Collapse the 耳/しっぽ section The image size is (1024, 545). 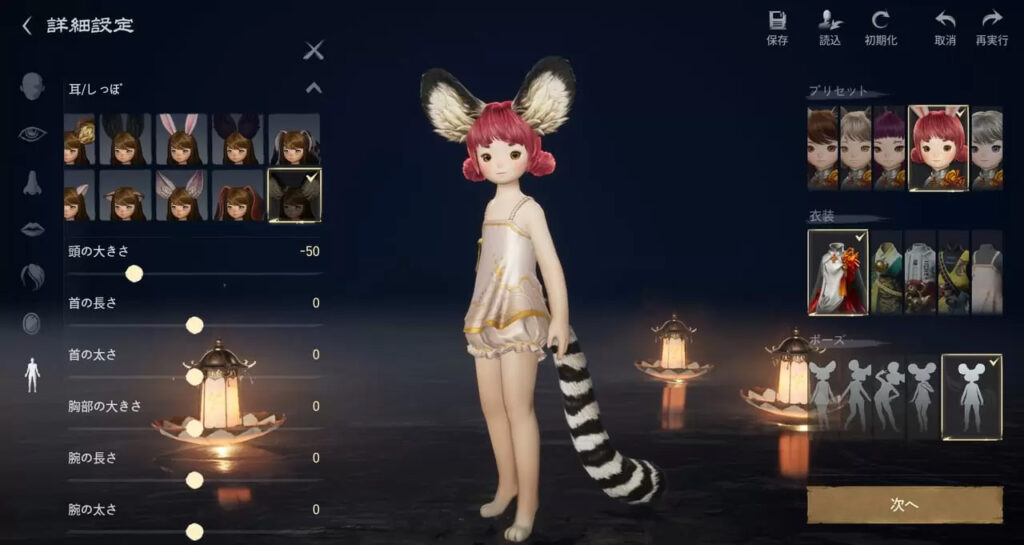coord(314,88)
